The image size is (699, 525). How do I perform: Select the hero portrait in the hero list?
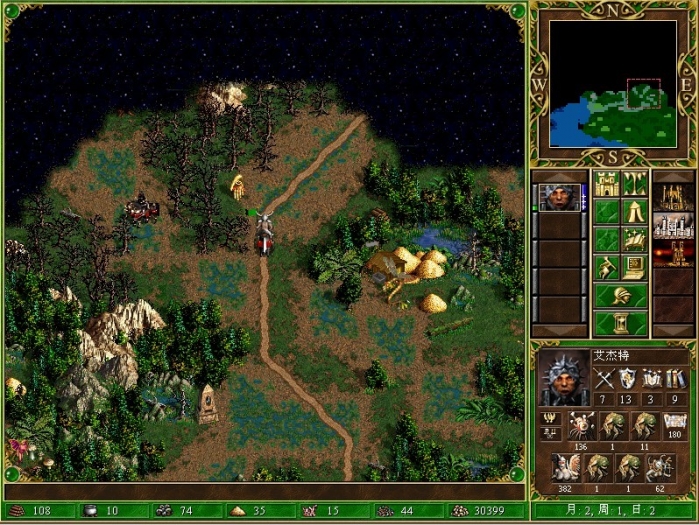(x=560, y=197)
